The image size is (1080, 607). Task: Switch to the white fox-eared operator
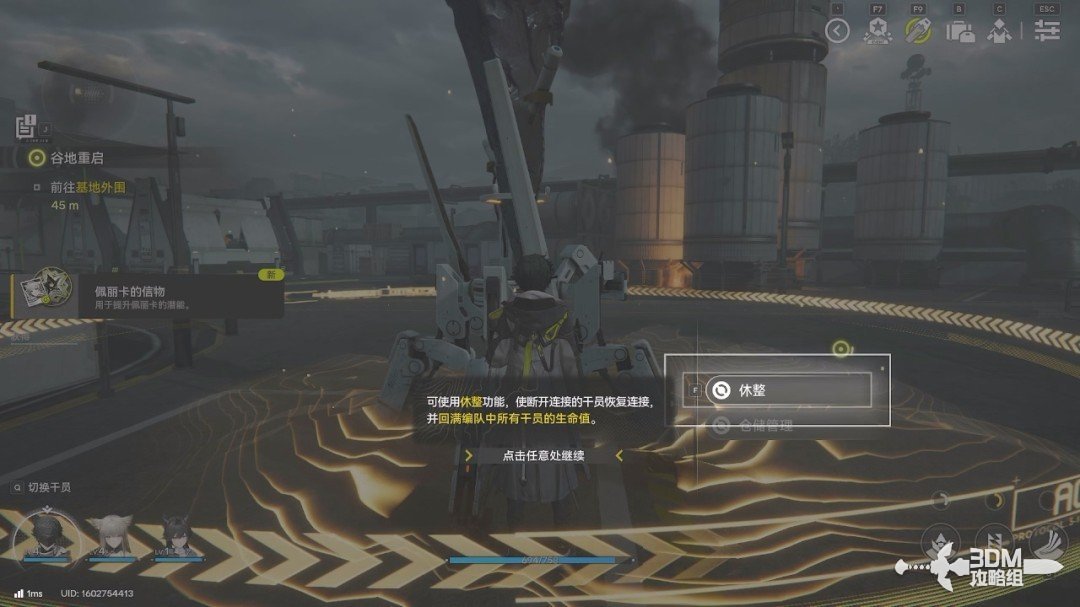113,536
